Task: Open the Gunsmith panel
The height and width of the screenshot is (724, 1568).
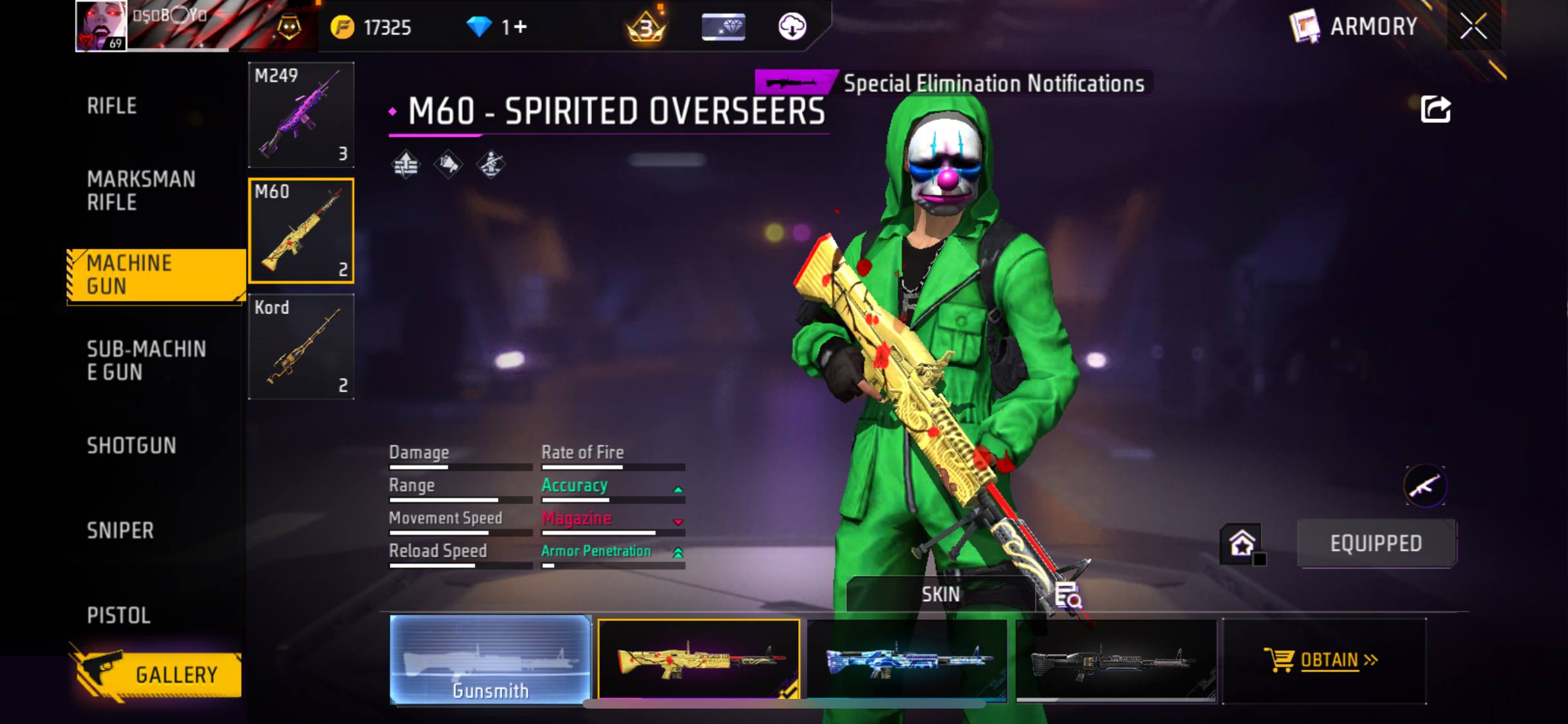Action: pos(490,660)
